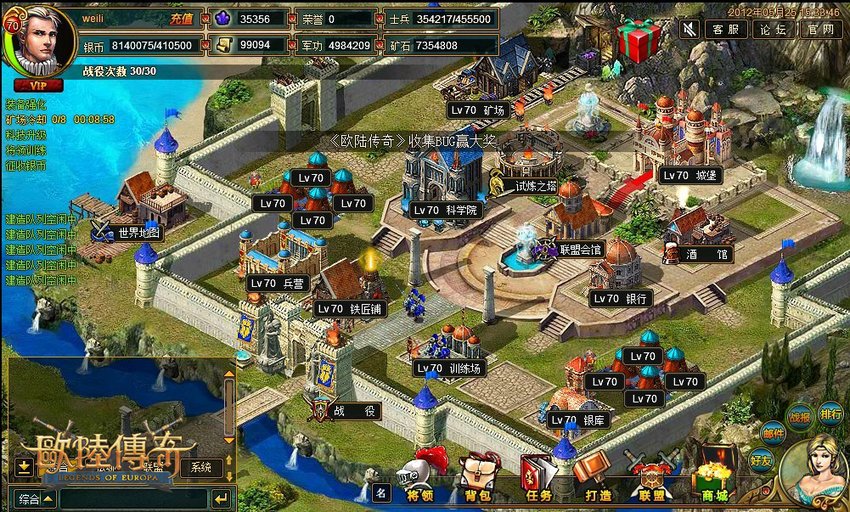Switch to the 系统 chat tab
850x512 pixels.
coord(201,467)
